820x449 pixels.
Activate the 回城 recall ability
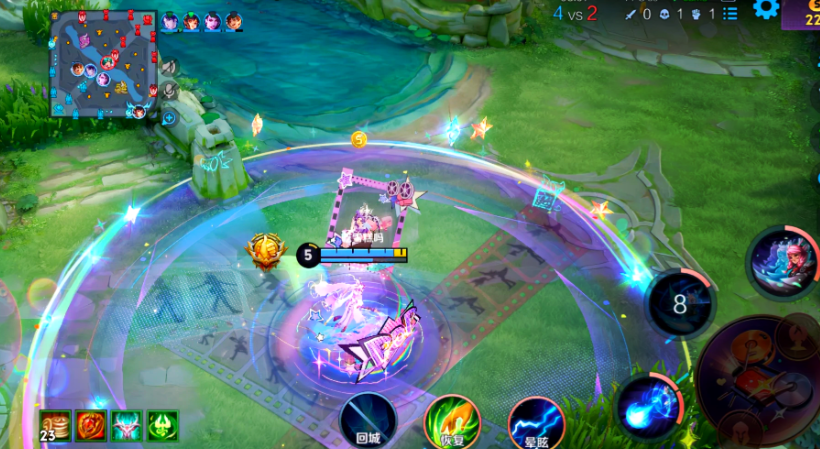368,421
